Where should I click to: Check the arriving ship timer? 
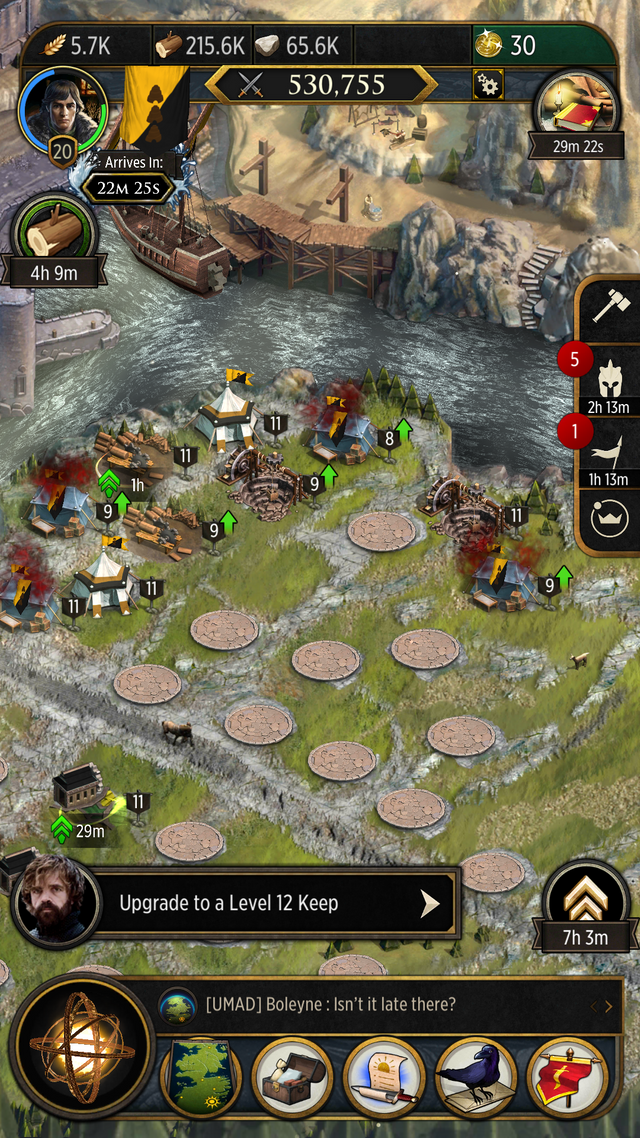click(x=128, y=186)
